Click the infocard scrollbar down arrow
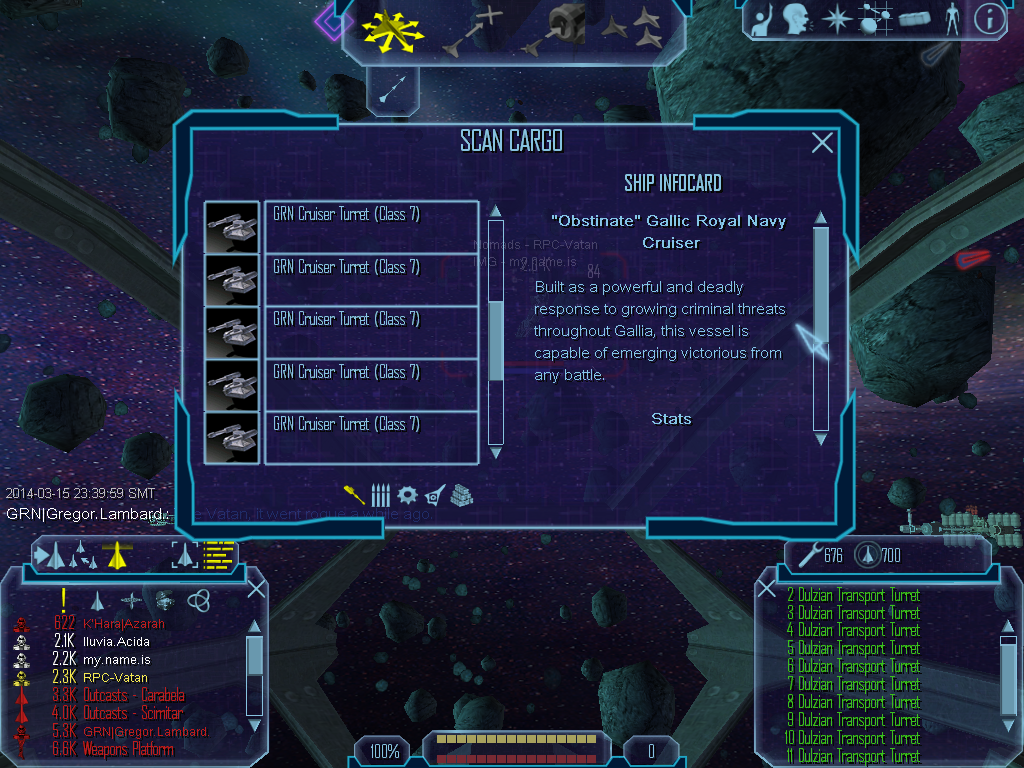The width and height of the screenshot is (1024, 768). [821, 438]
